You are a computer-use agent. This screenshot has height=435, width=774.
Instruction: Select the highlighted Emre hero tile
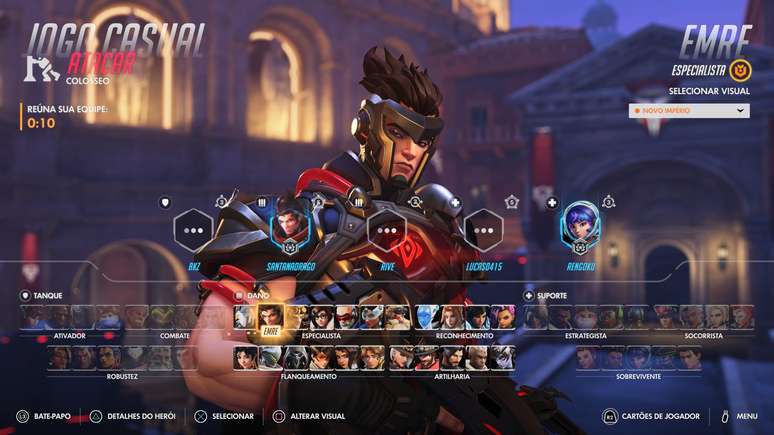(x=270, y=318)
